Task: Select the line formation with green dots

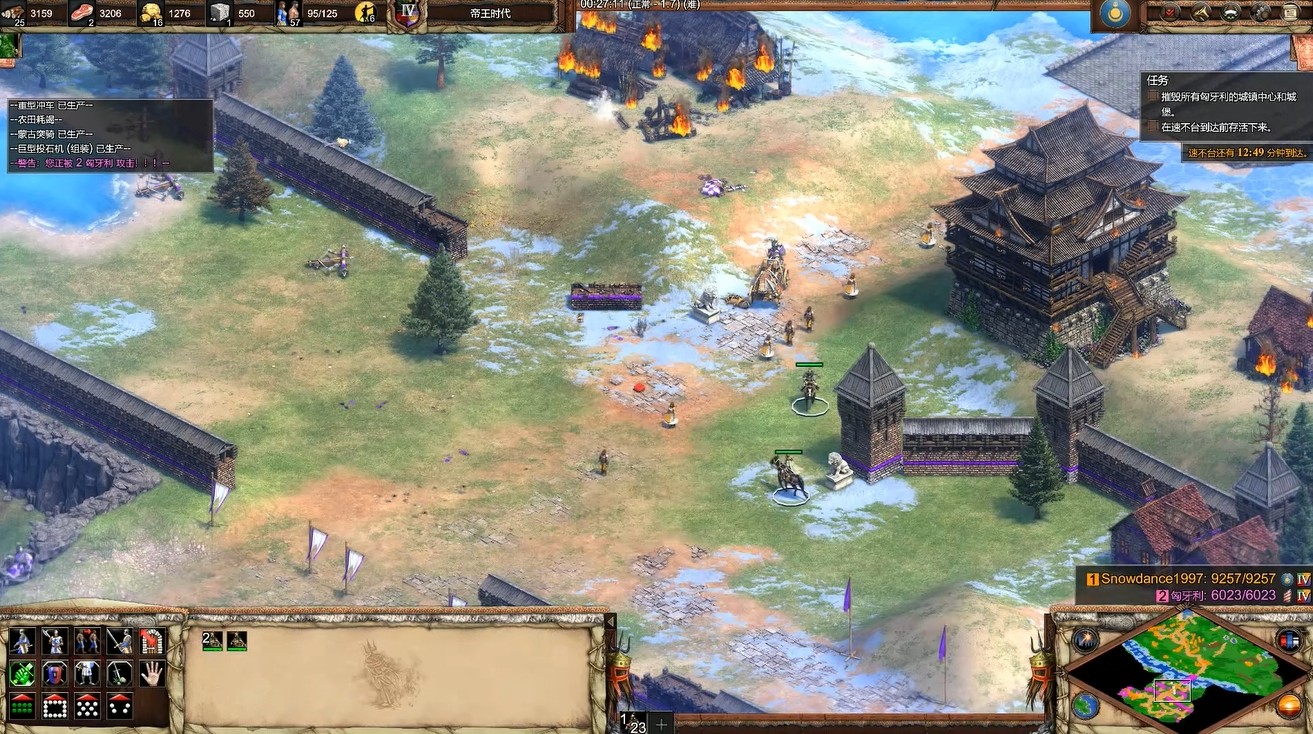Action: tap(22, 705)
